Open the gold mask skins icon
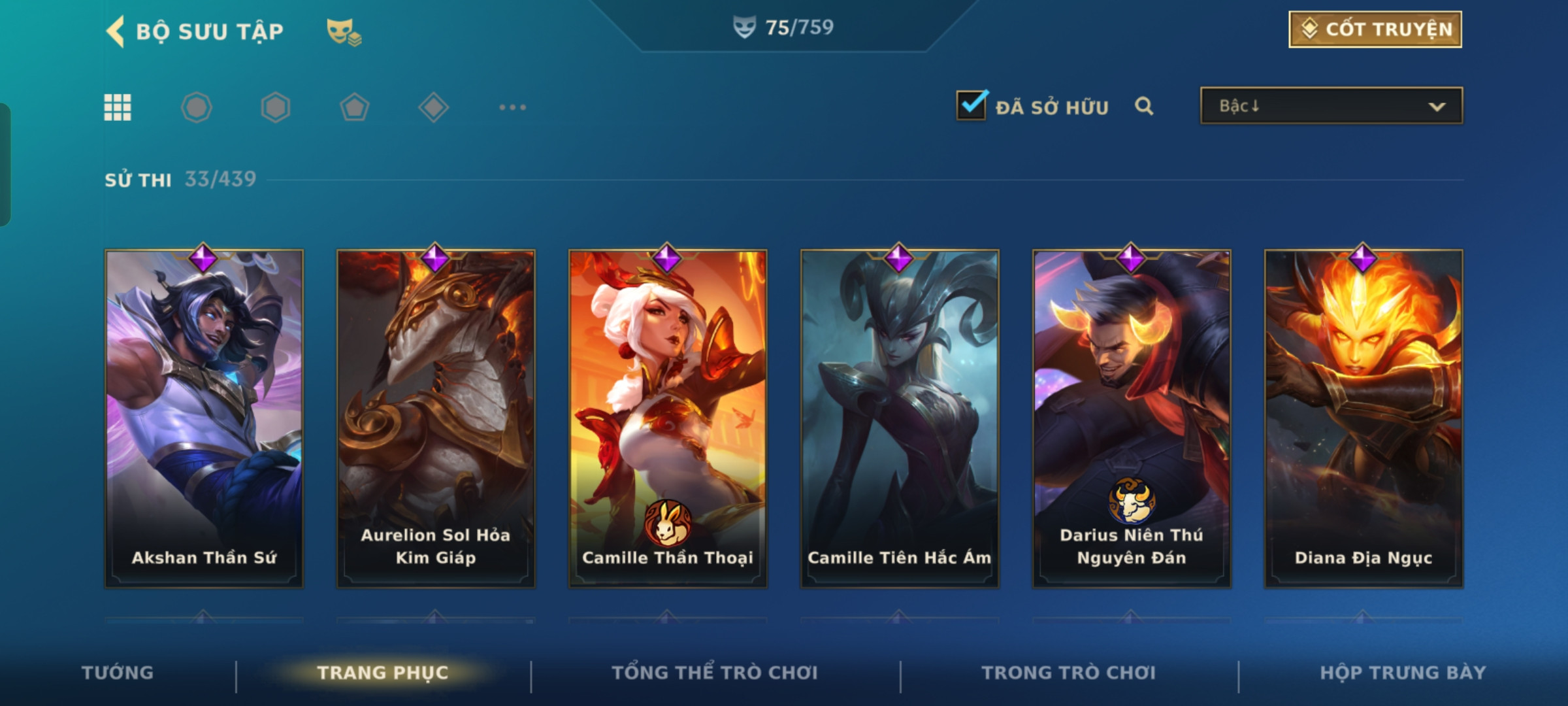This screenshot has width=1568, height=706. [343, 31]
